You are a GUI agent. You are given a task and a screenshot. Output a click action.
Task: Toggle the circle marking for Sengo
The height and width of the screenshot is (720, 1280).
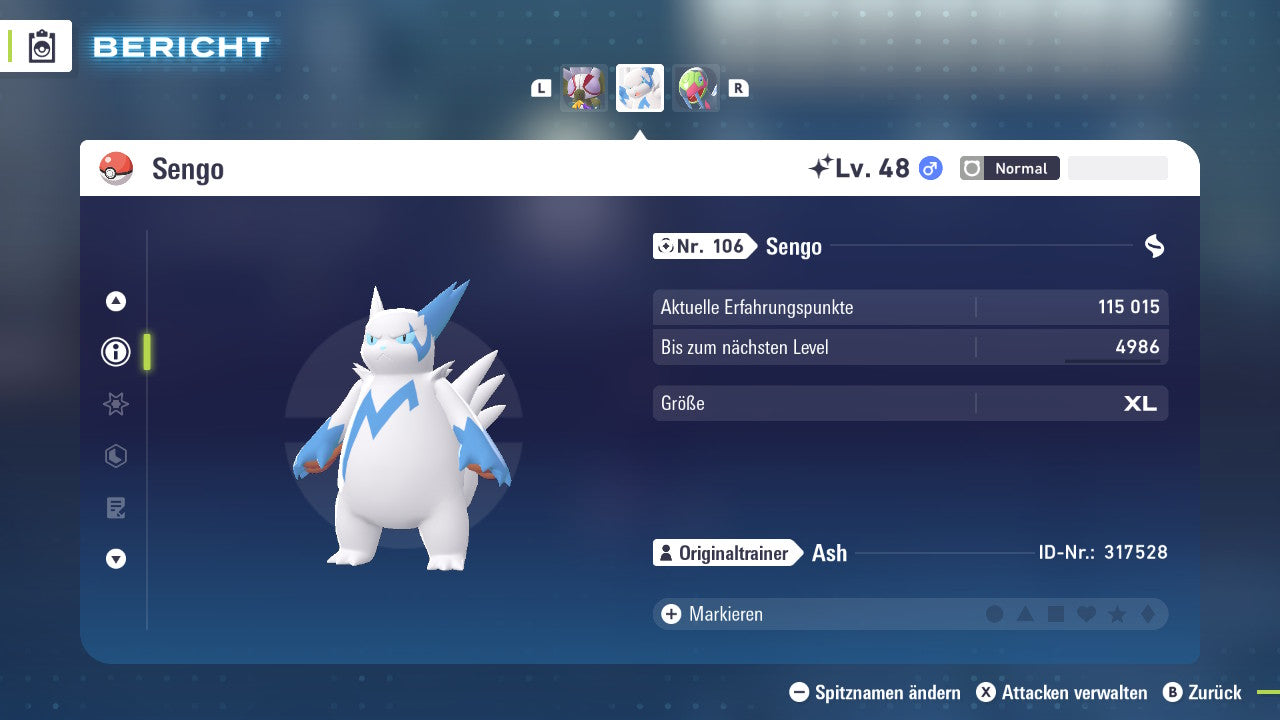click(995, 614)
